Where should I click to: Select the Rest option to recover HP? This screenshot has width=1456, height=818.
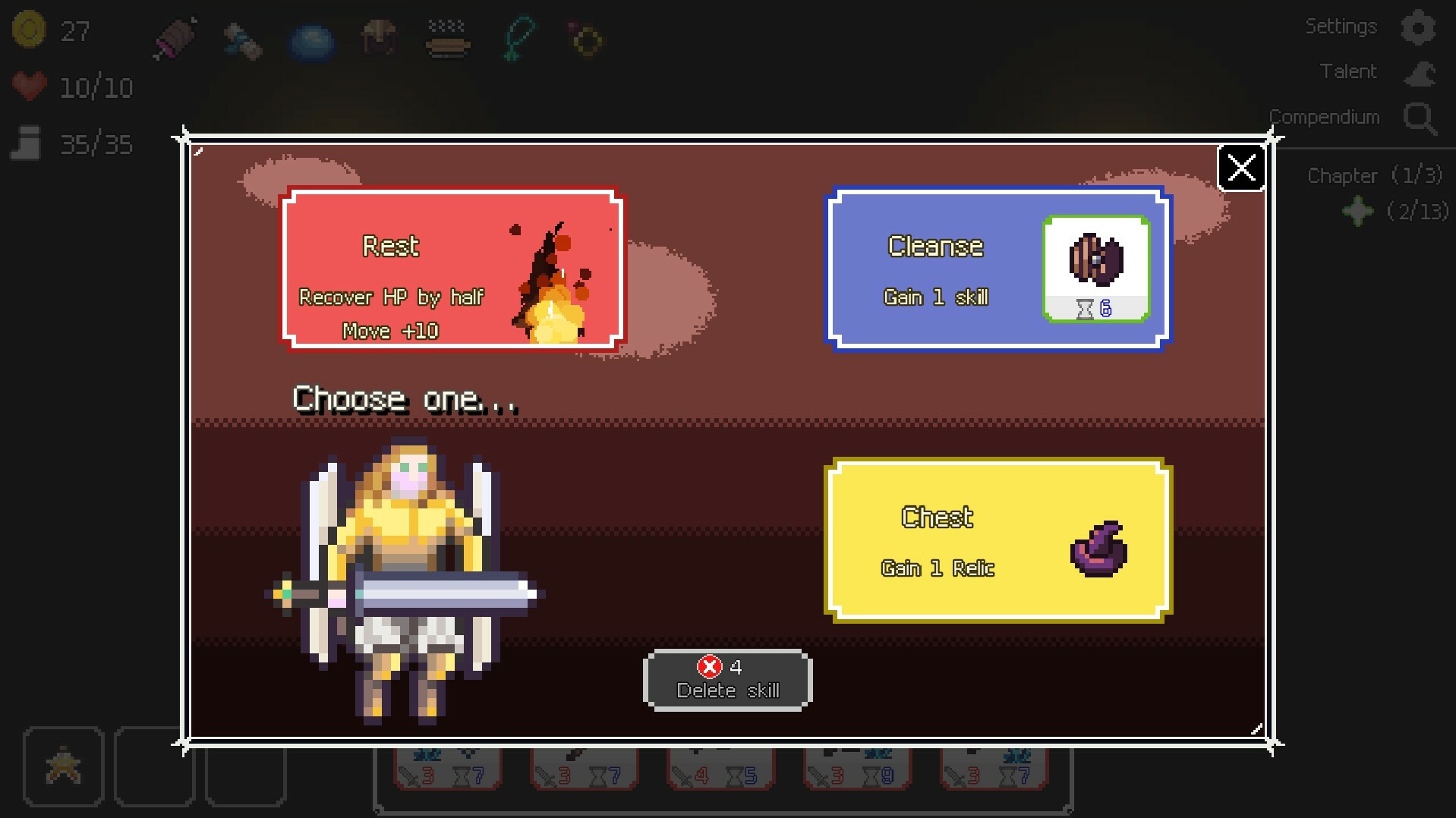tap(452, 269)
